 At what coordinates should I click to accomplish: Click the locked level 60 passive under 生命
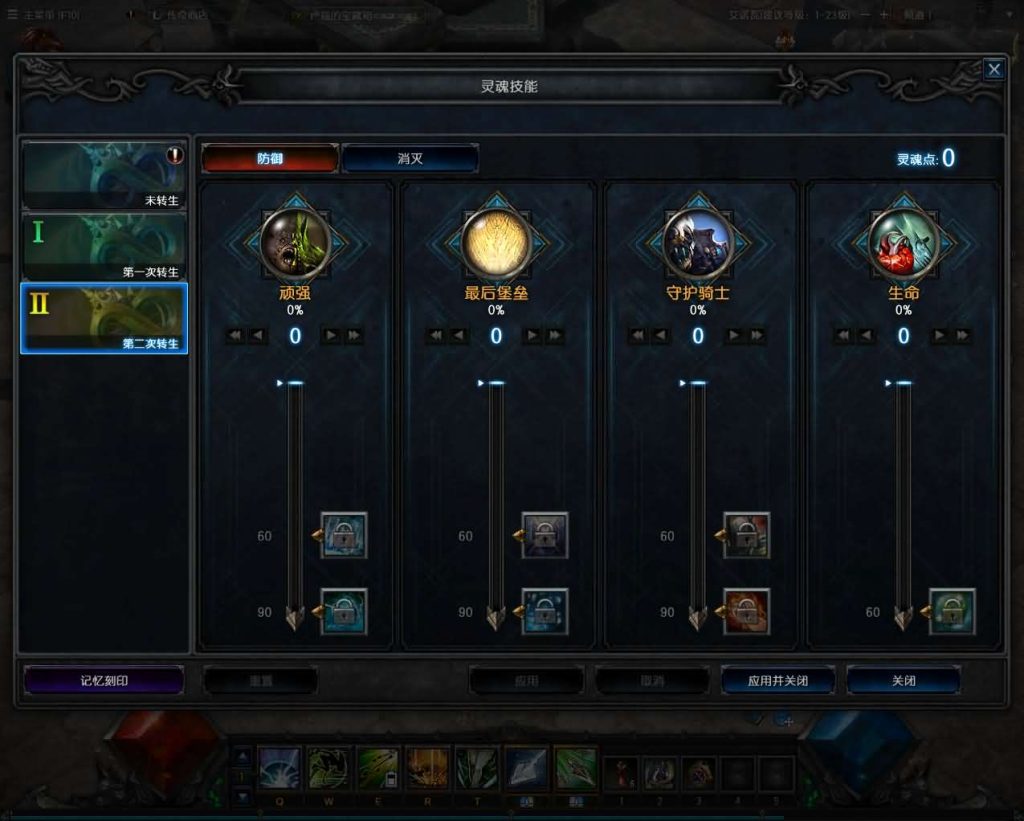(952, 612)
